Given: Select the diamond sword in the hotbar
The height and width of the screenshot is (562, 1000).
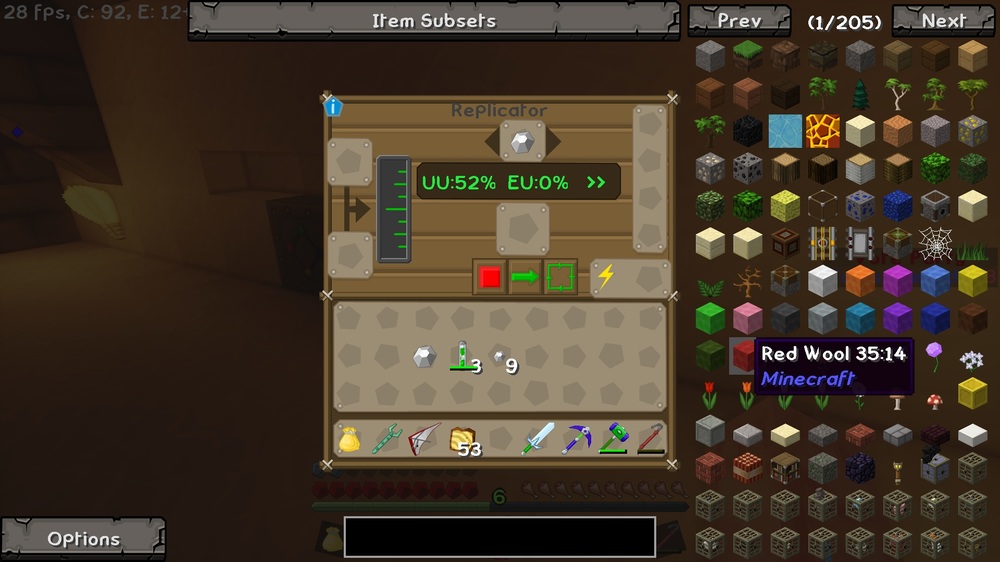Looking at the screenshot, I should pyautogui.click(x=537, y=438).
